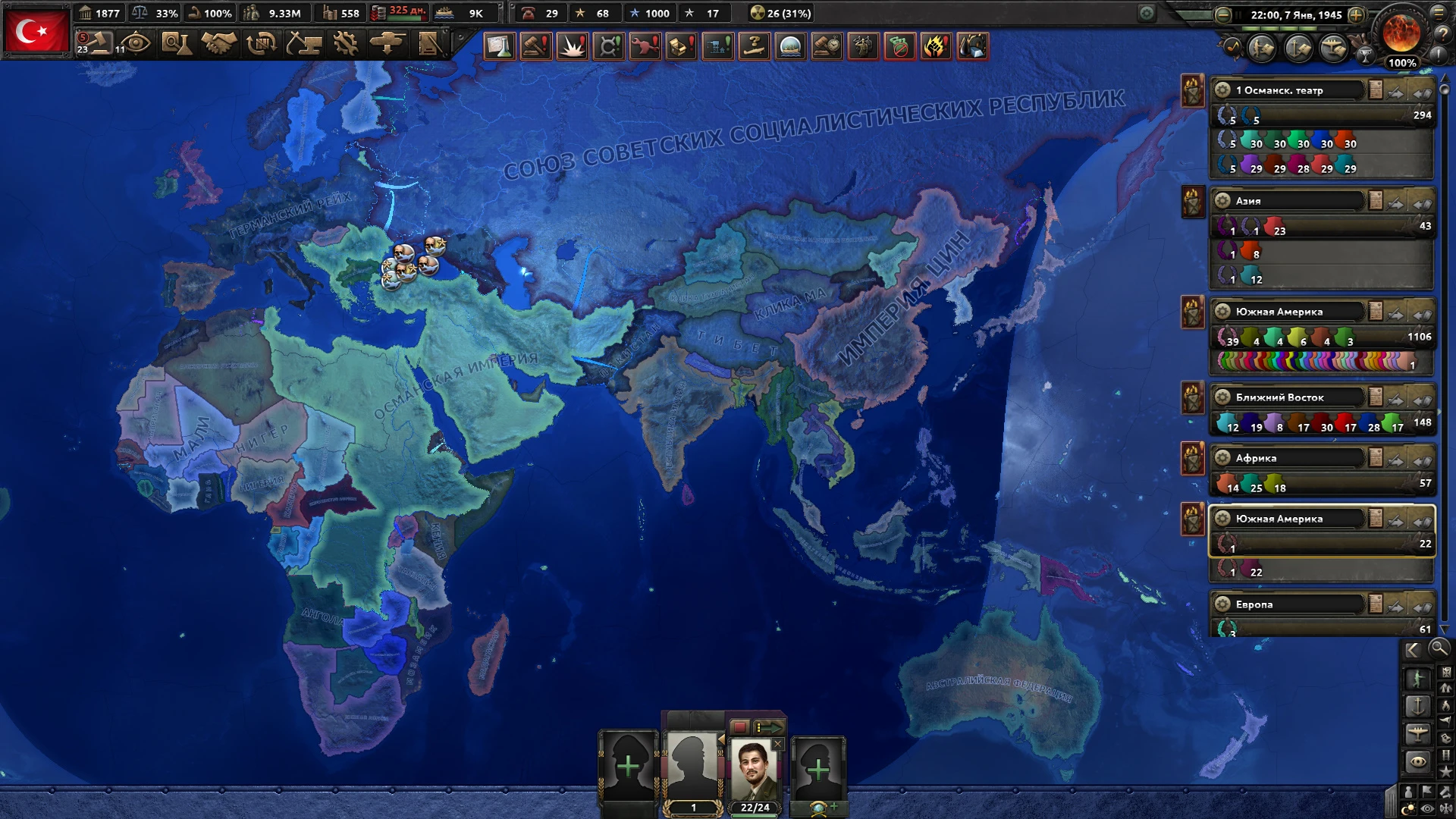Toggle day/night map lighting
1456x819 pixels.
pos(1408,806)
